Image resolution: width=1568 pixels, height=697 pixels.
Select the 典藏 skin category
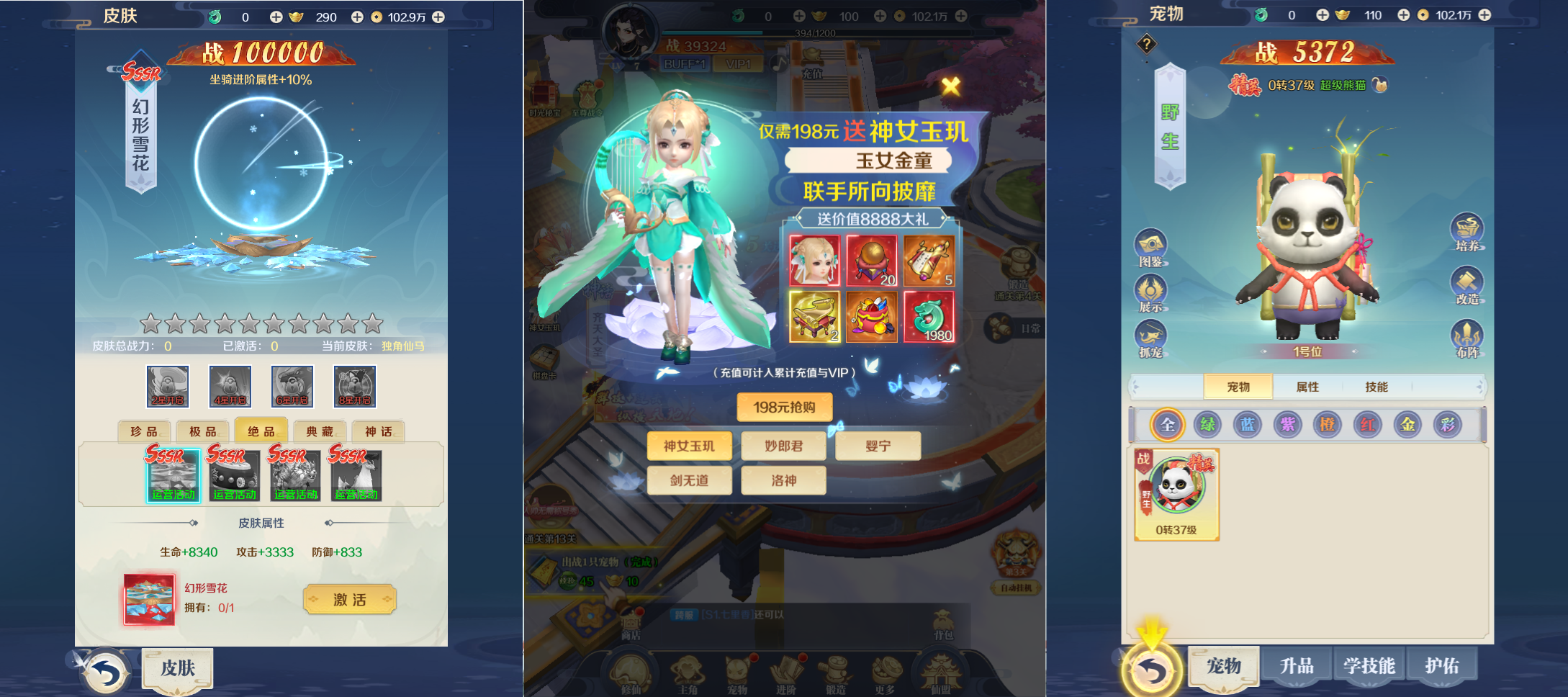320,431
